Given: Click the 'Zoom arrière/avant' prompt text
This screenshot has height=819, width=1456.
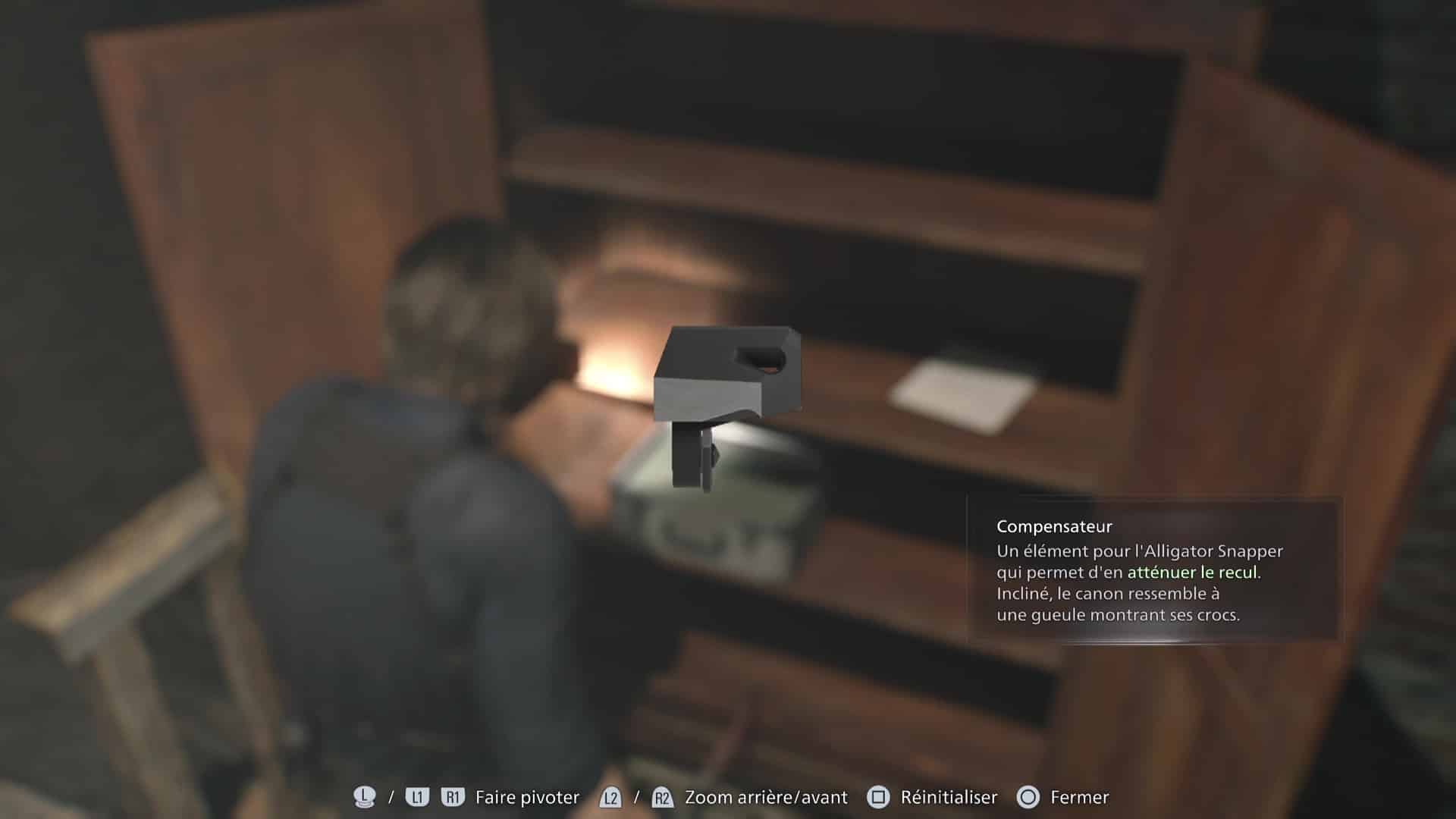Looking at the screenshot, I should tap(764, 798).
